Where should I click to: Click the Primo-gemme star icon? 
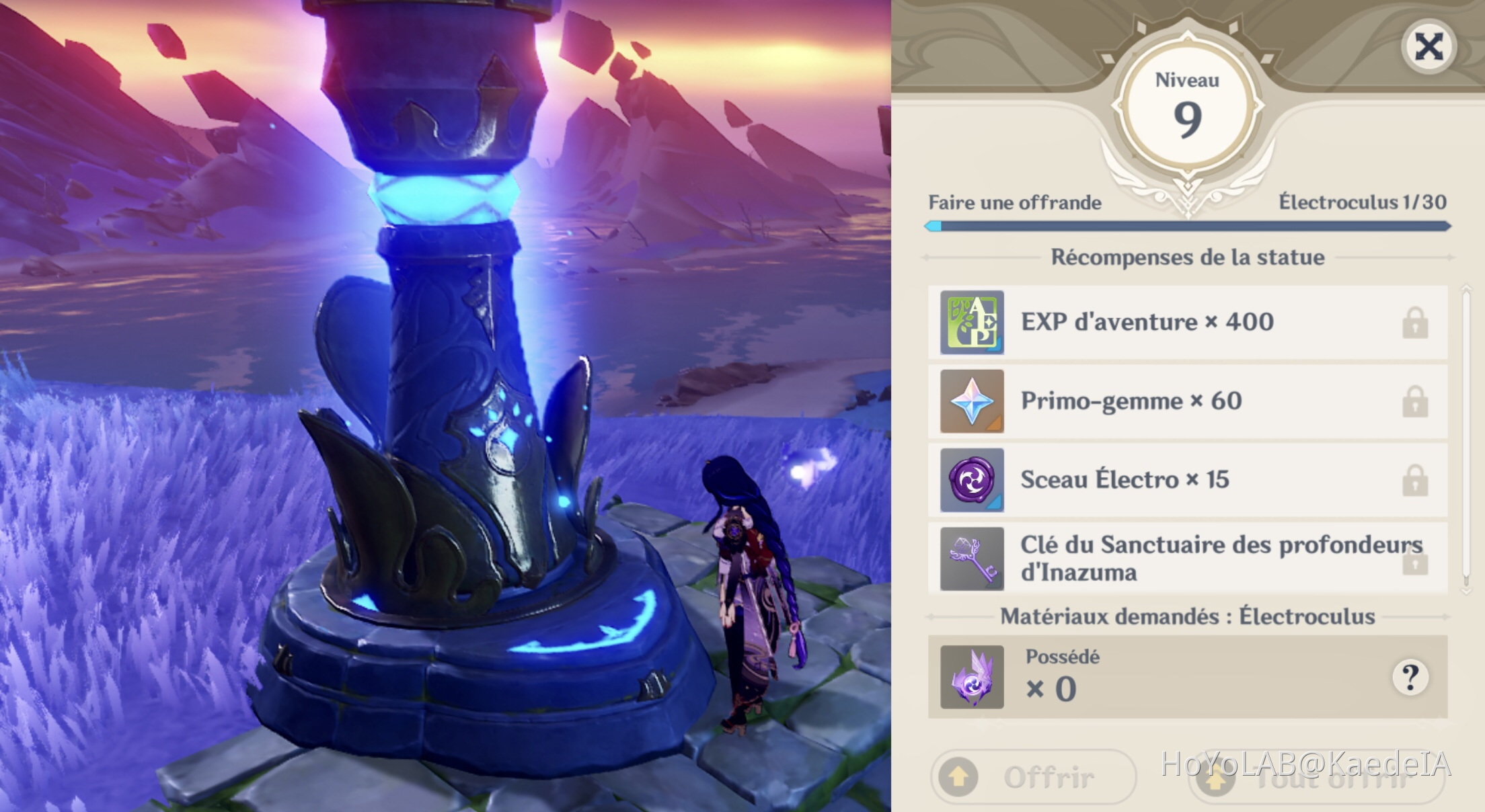(x=973, y=401)
